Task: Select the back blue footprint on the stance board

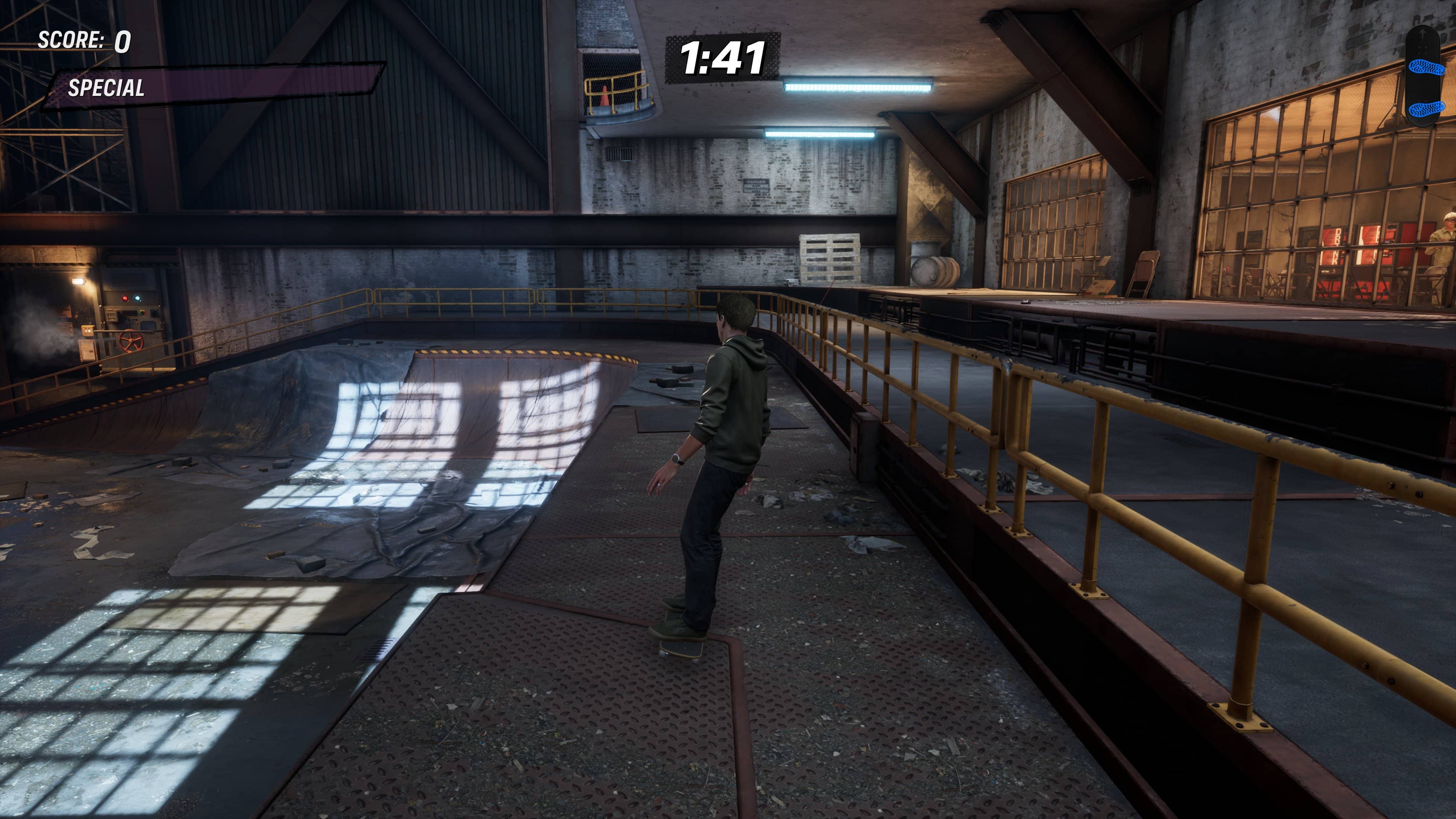Action: pos(1426,108)
